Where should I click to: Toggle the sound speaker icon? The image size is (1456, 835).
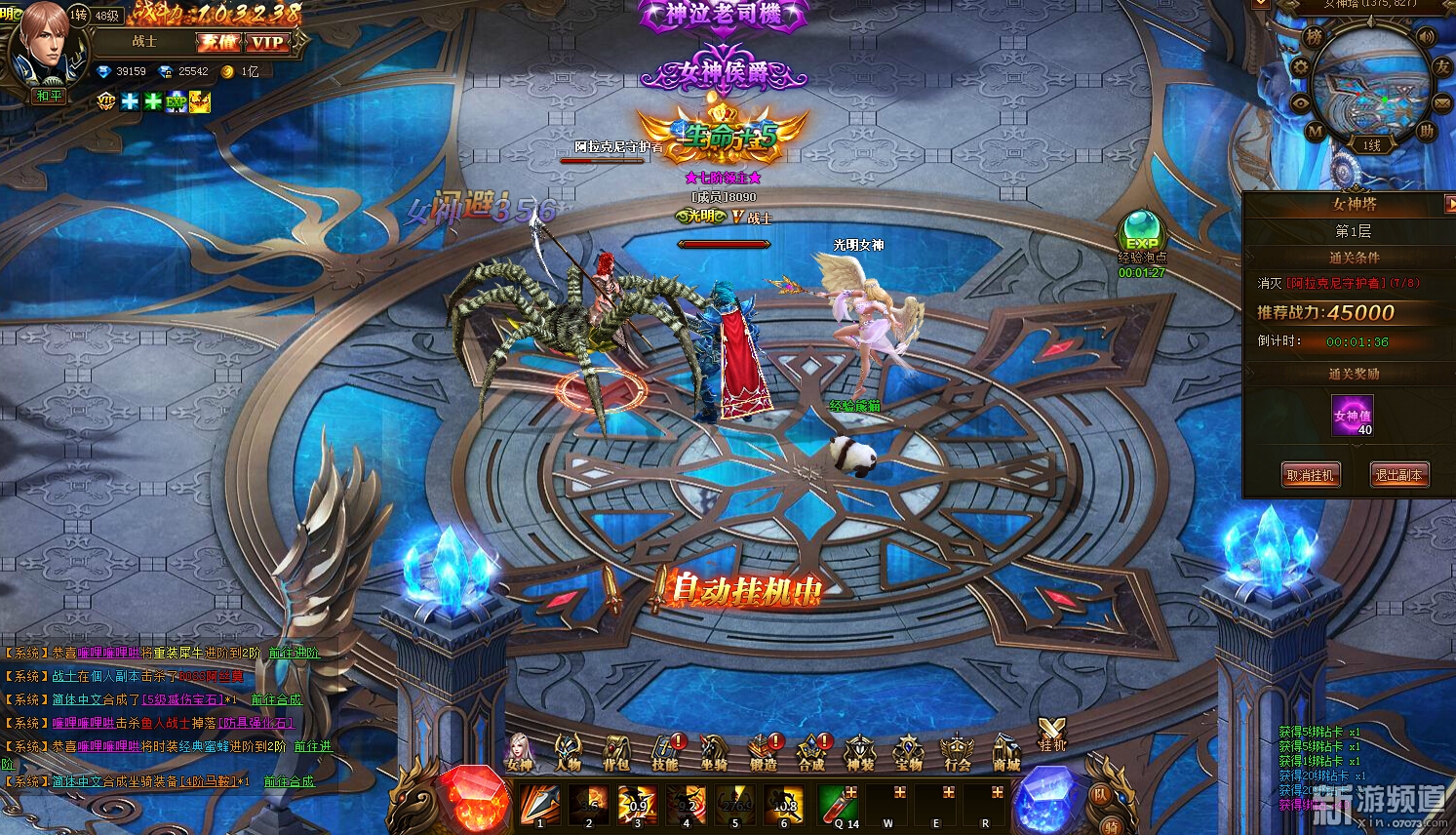click(1427, 38)
